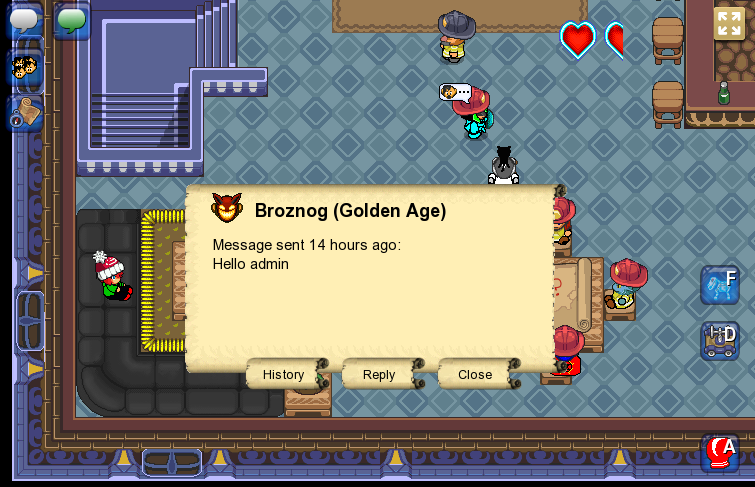Image resolution: width=755 pixels, height=487 pixels.
Task: Reply to Broznog's message
Action: (379, 374)
